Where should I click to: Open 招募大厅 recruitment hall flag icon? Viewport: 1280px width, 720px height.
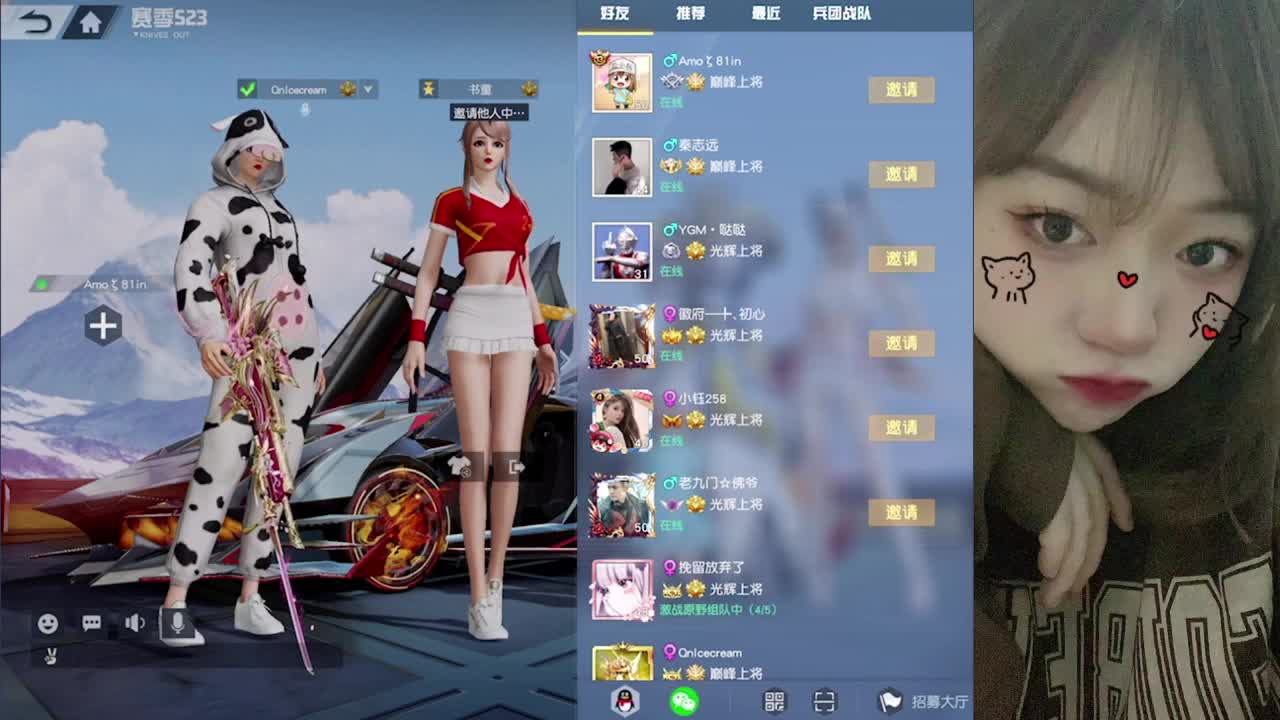(x=888, y=701)
